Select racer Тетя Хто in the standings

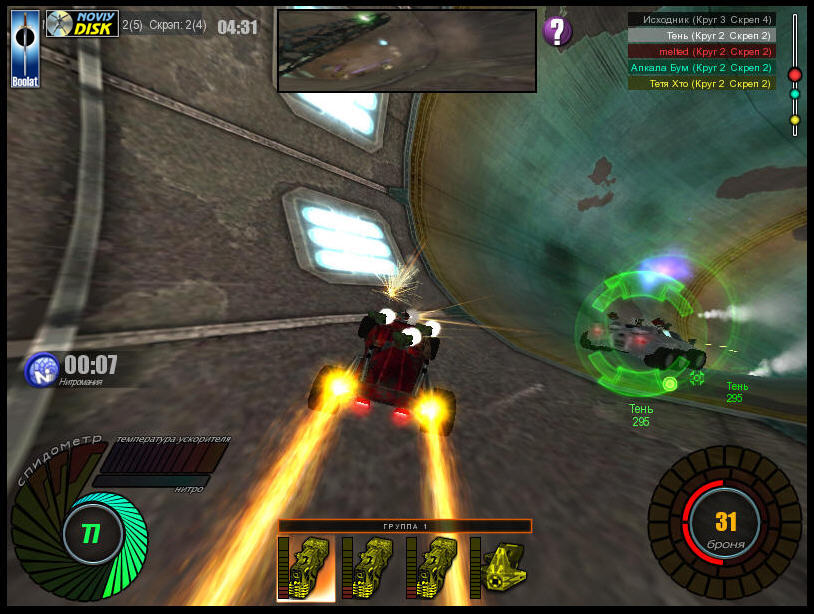coord(701,83)
